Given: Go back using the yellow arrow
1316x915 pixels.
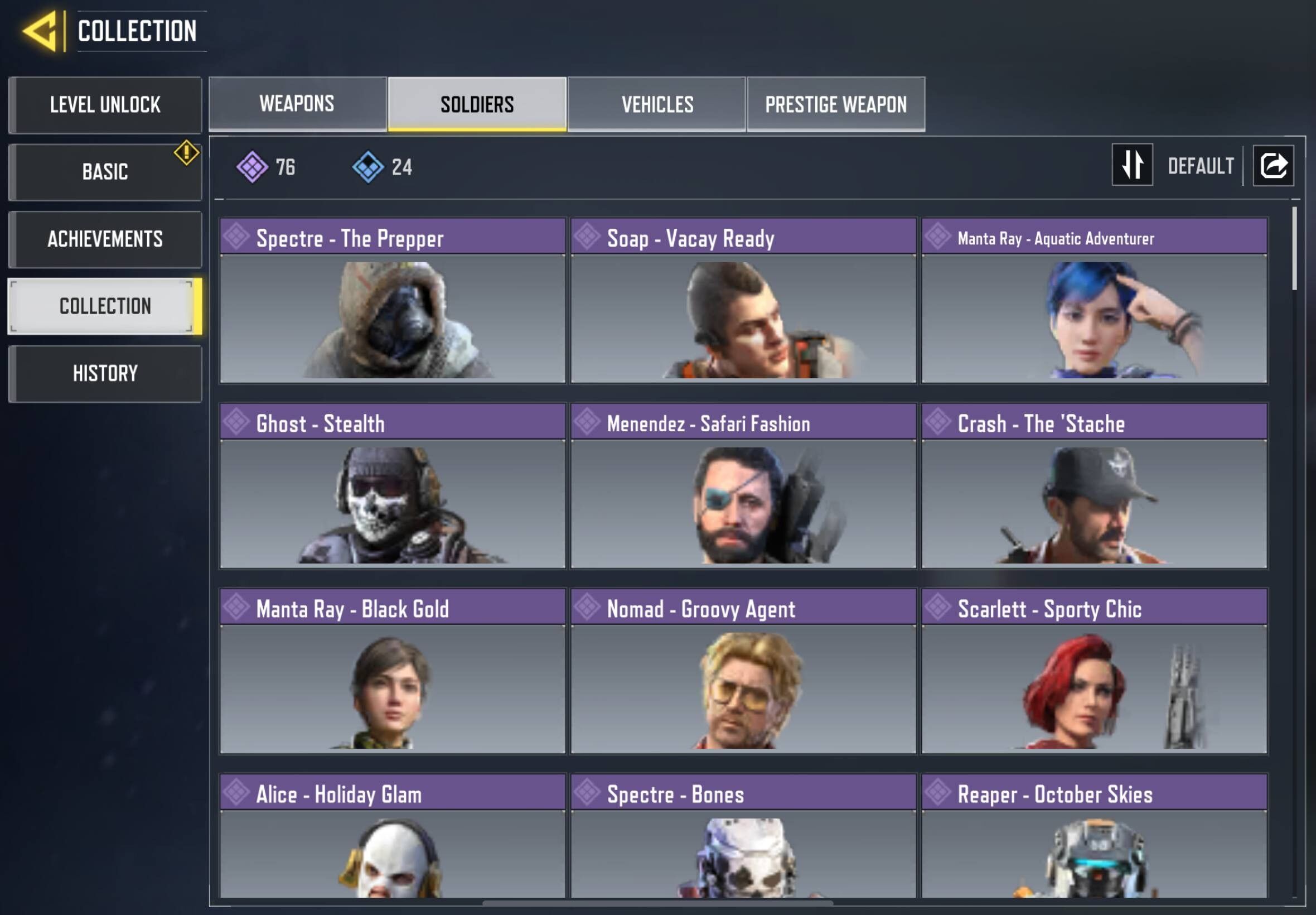Looking at the screenshot, I should 41,31.
